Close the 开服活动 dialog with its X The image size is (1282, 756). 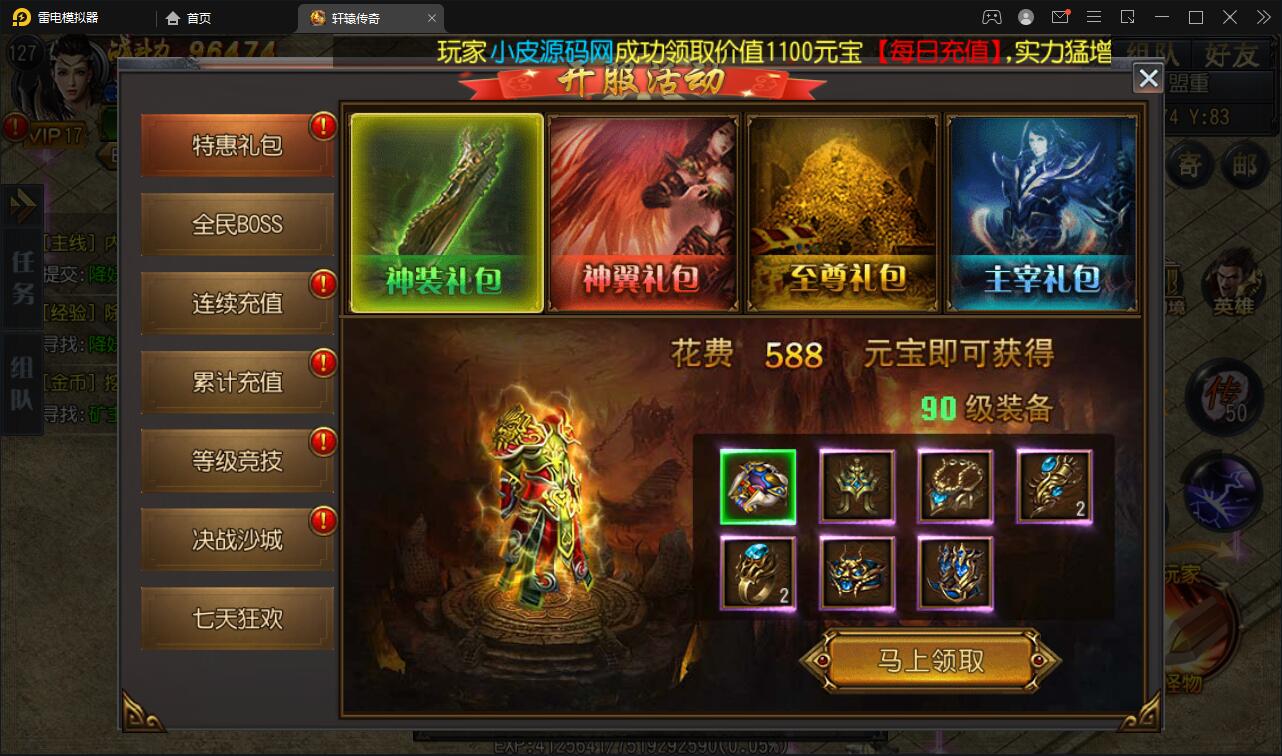pyautogui.click(x=1147, y=78)
